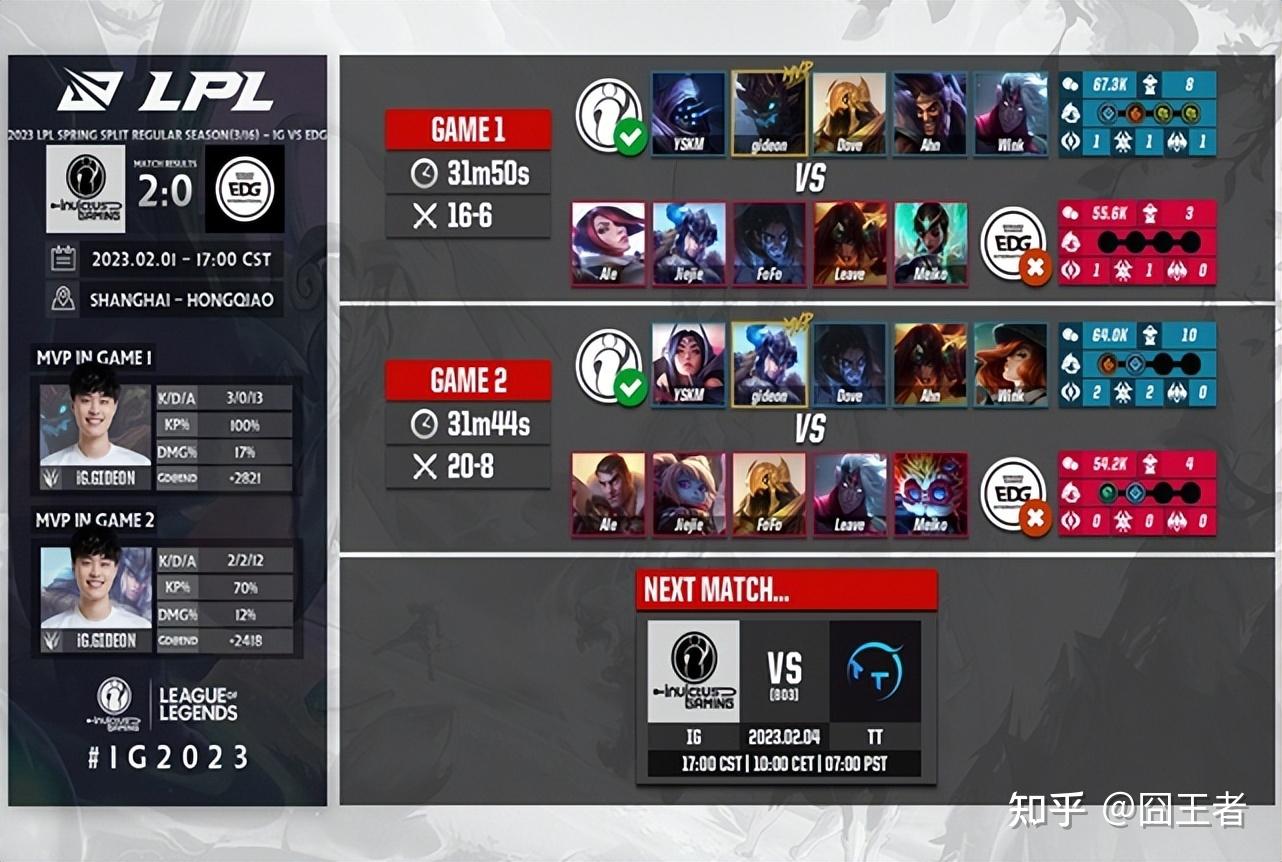Select Ale's champion portrait in Game 1
Viewport: 1282px width, 862px height.
click(x=608, y=243)
